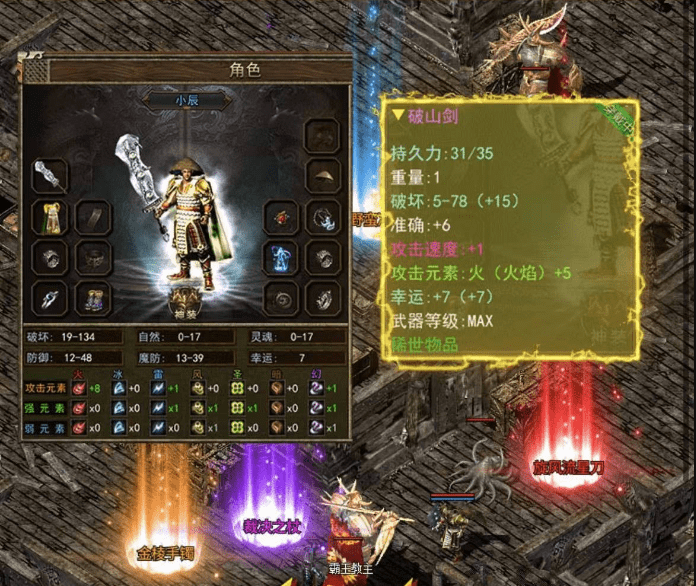The image size is (696, 586).
Task: Click the glowing blue figure equipment slot
Action: [280, 257]
